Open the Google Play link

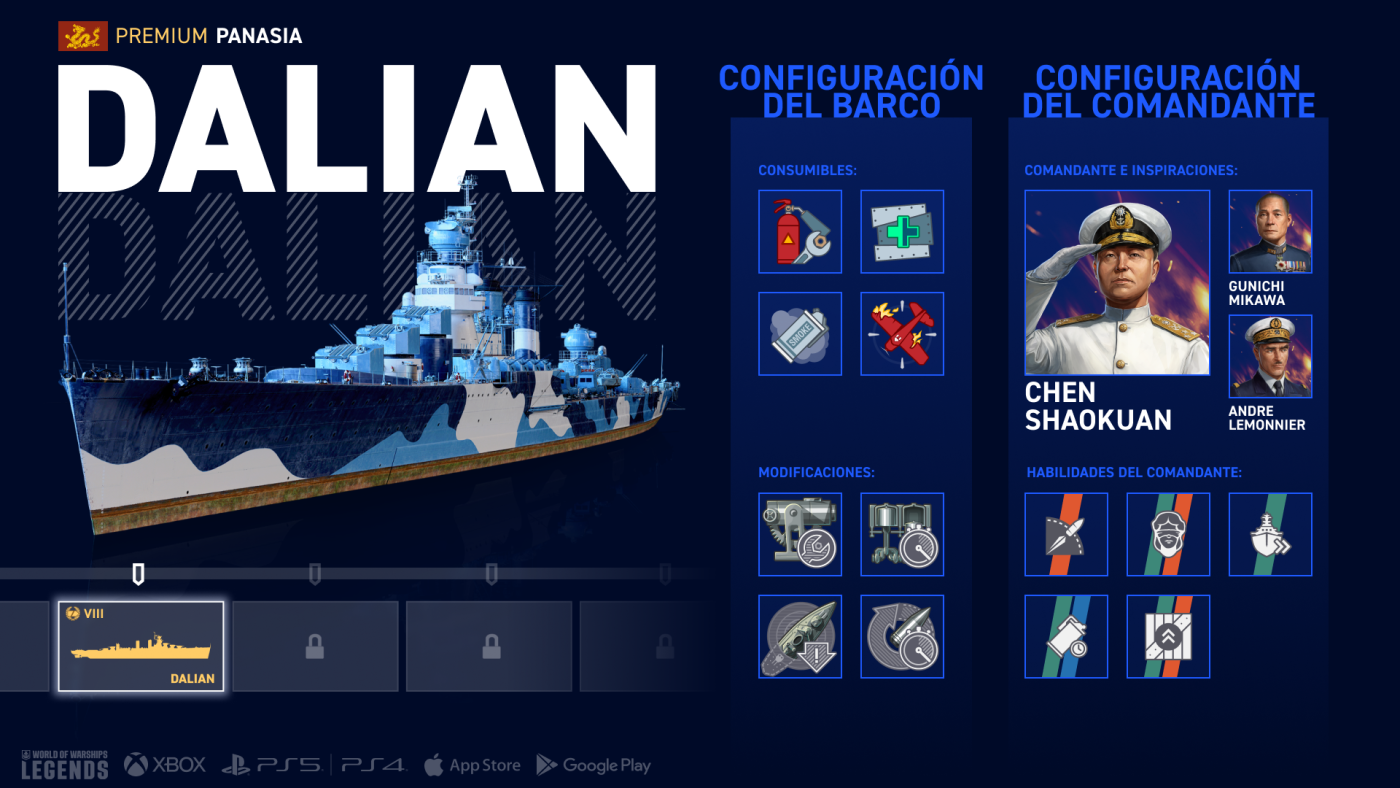(594, 765)
